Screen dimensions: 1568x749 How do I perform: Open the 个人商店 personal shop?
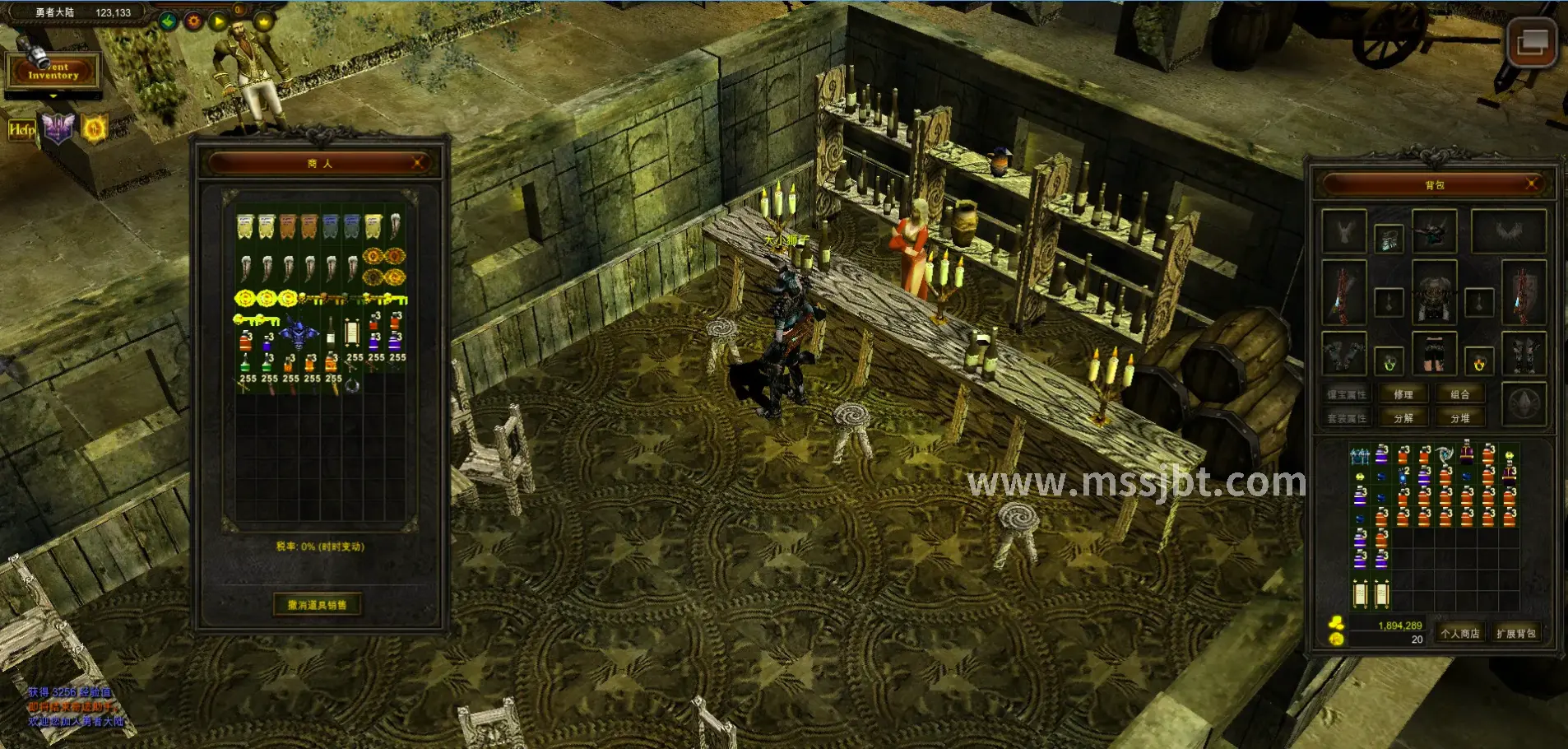coord(1460,633)
